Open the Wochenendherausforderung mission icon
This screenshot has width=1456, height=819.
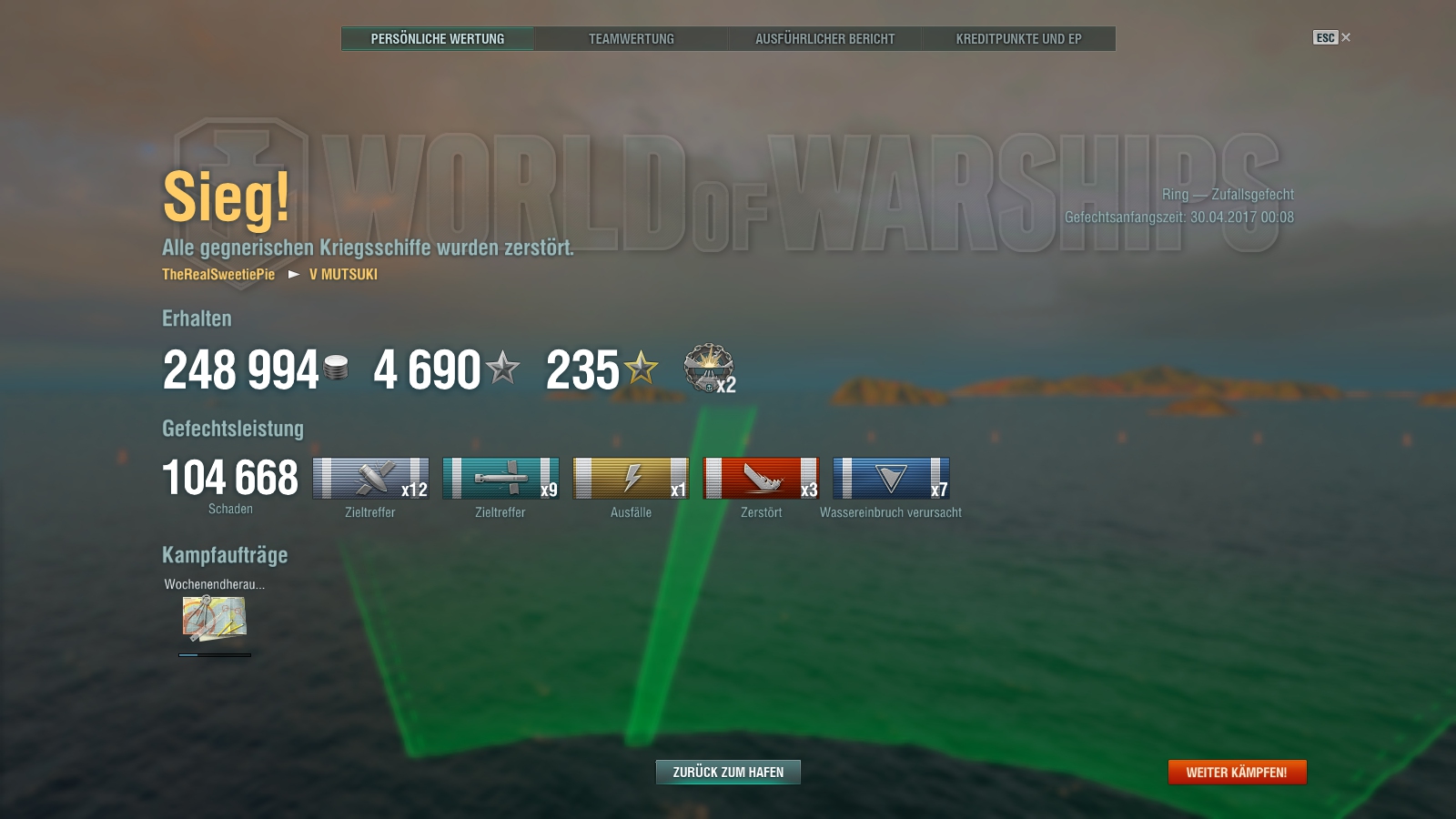pos(215,619)
